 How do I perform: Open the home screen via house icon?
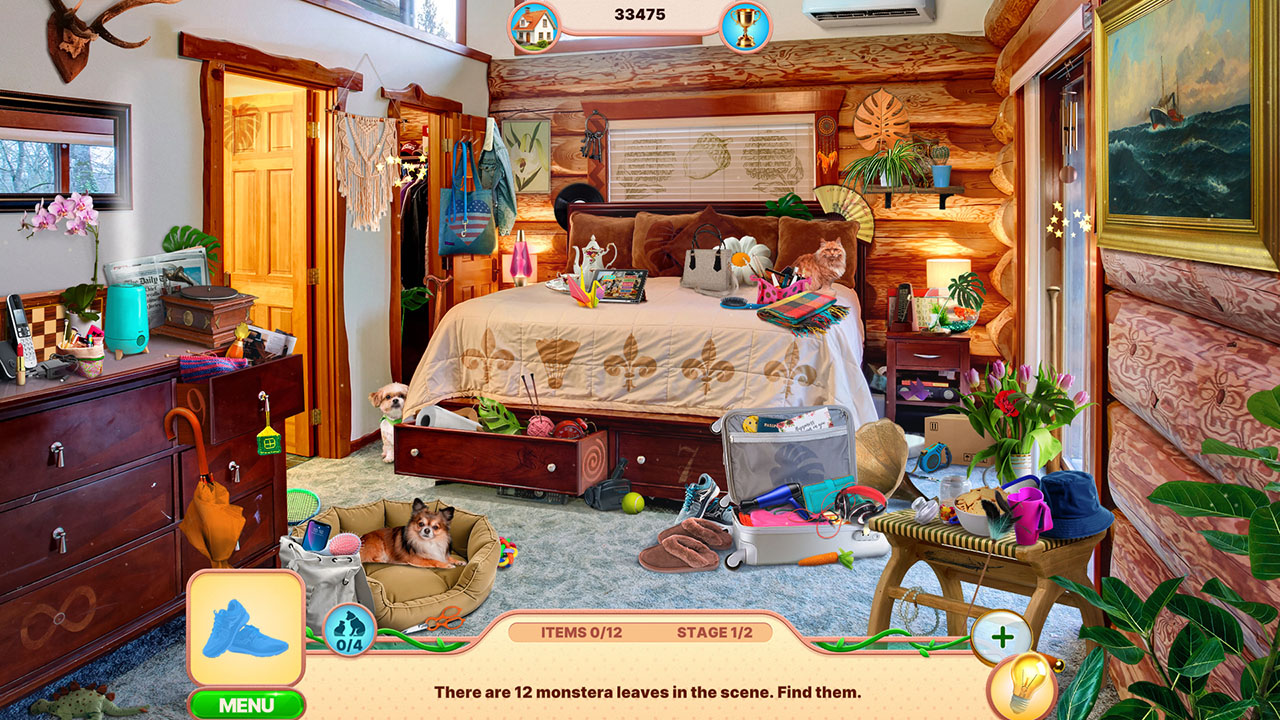pyautogui.click(x=531, y=22)
